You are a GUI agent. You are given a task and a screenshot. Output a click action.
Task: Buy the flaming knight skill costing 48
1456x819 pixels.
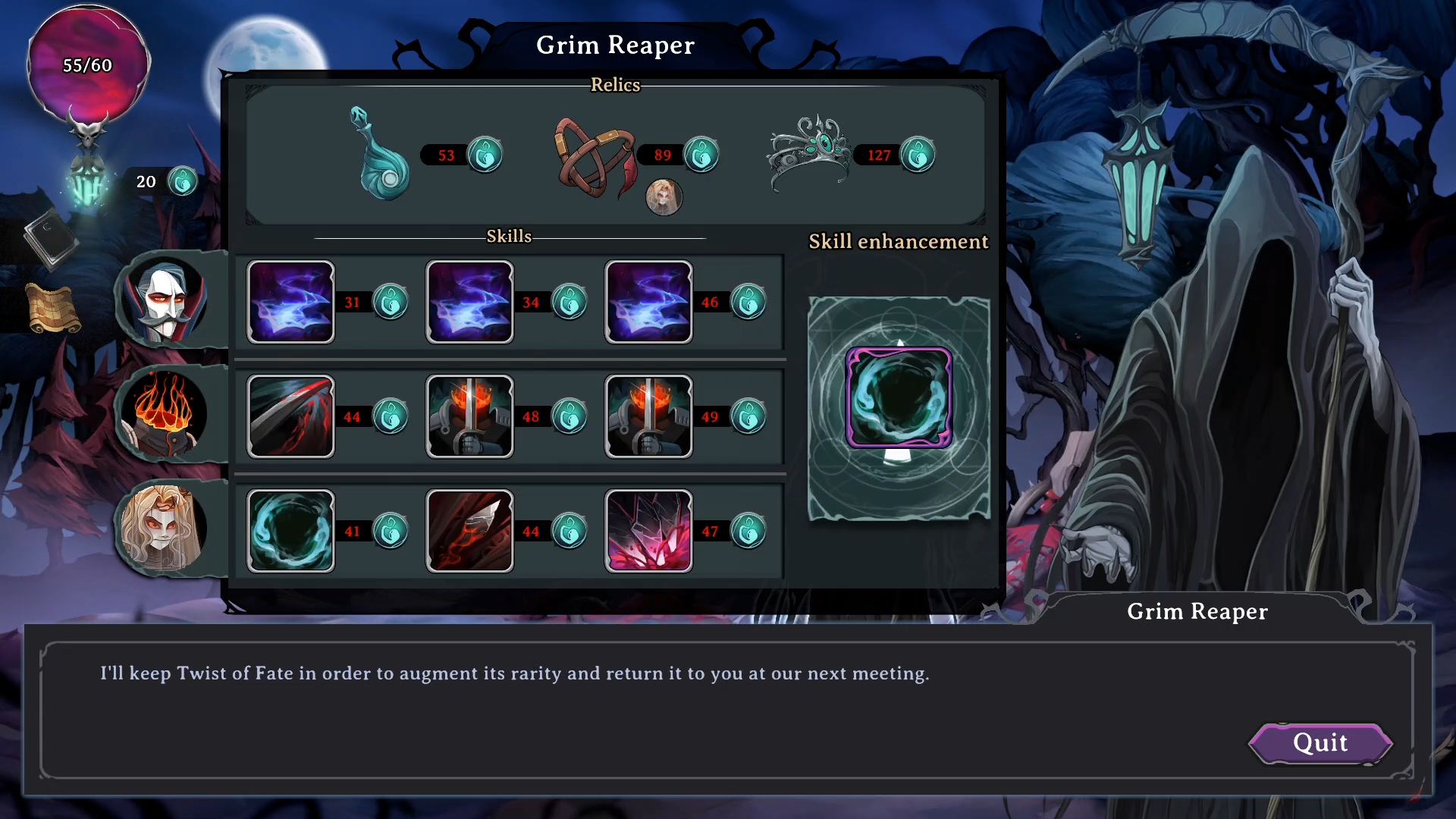click(469, 417)
